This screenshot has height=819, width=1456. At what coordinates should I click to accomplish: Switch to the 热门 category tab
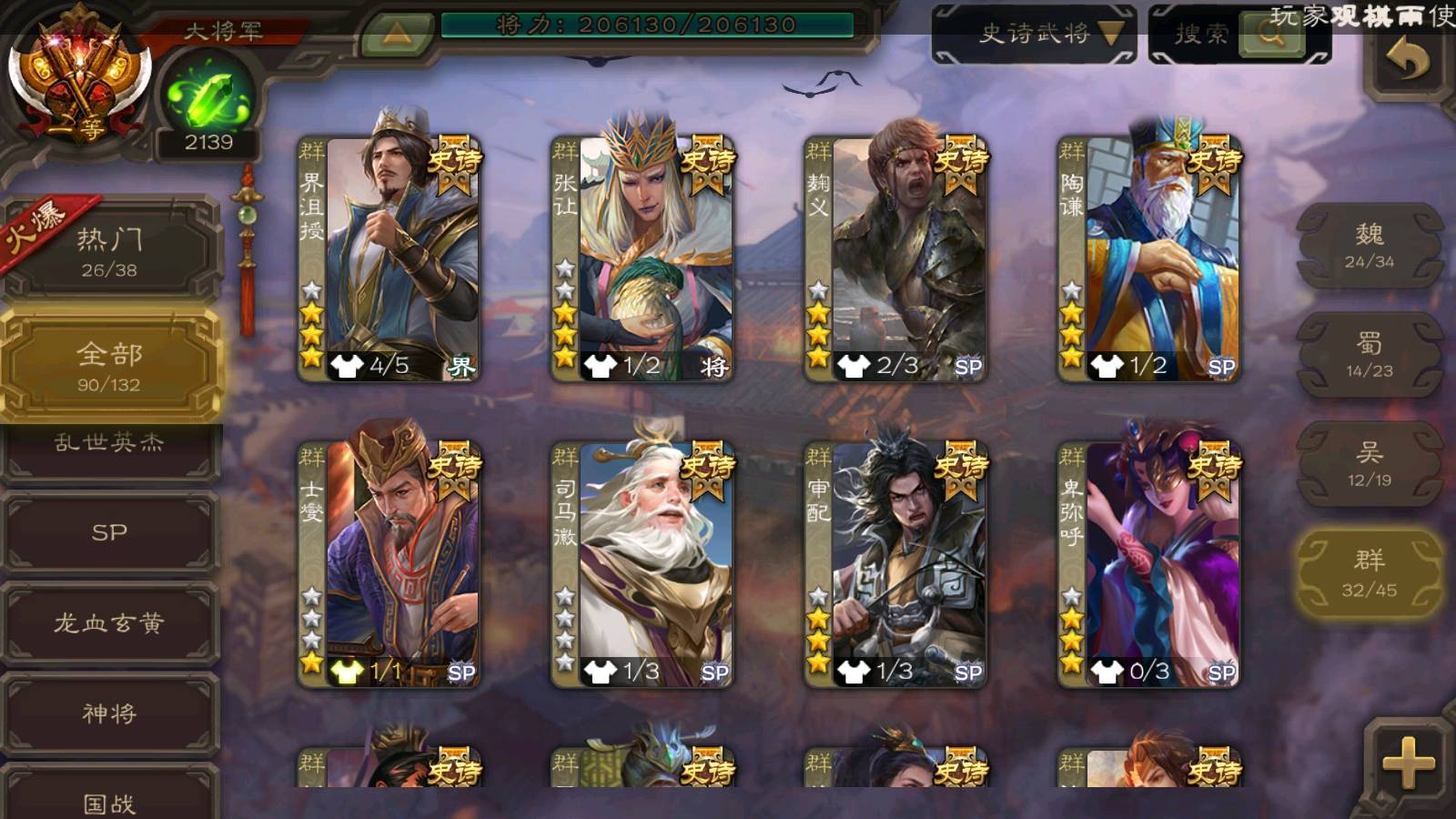tap(109, 252)
